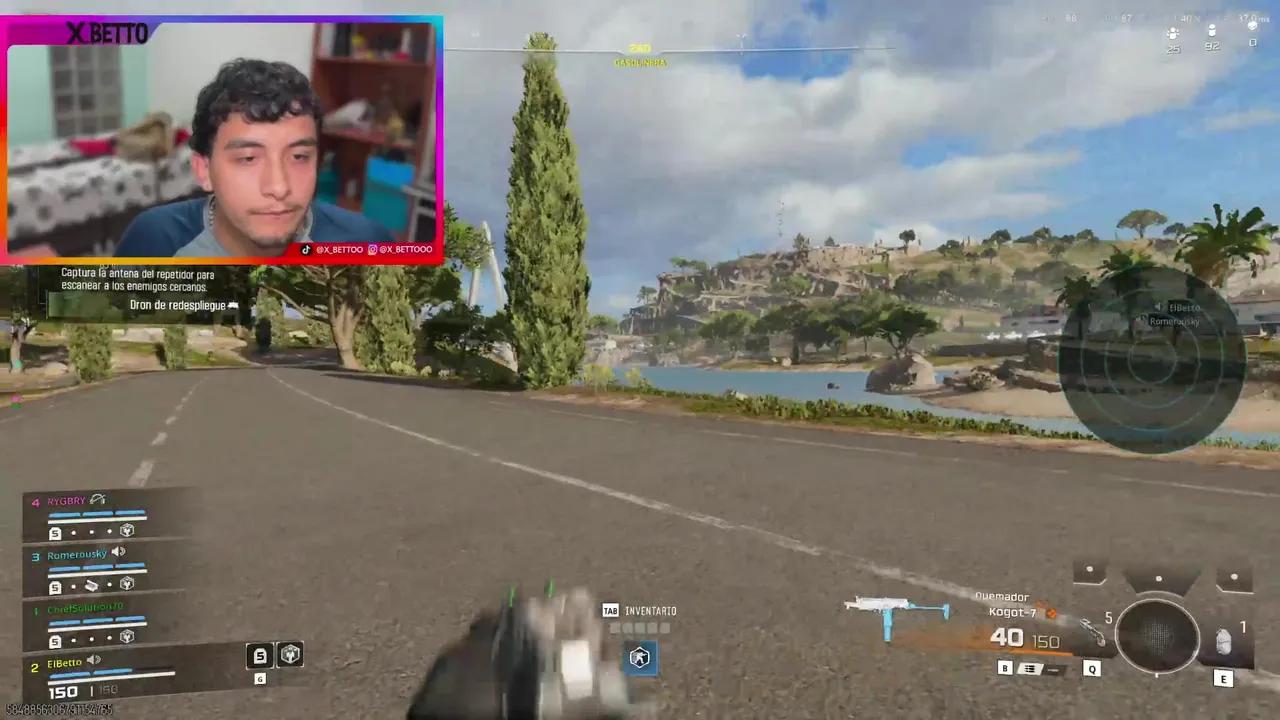Viewport: 1280px width, 720px height.
Task: Mute Romerousky's voice chat speaker icon
Action: (x=119, y=553)
